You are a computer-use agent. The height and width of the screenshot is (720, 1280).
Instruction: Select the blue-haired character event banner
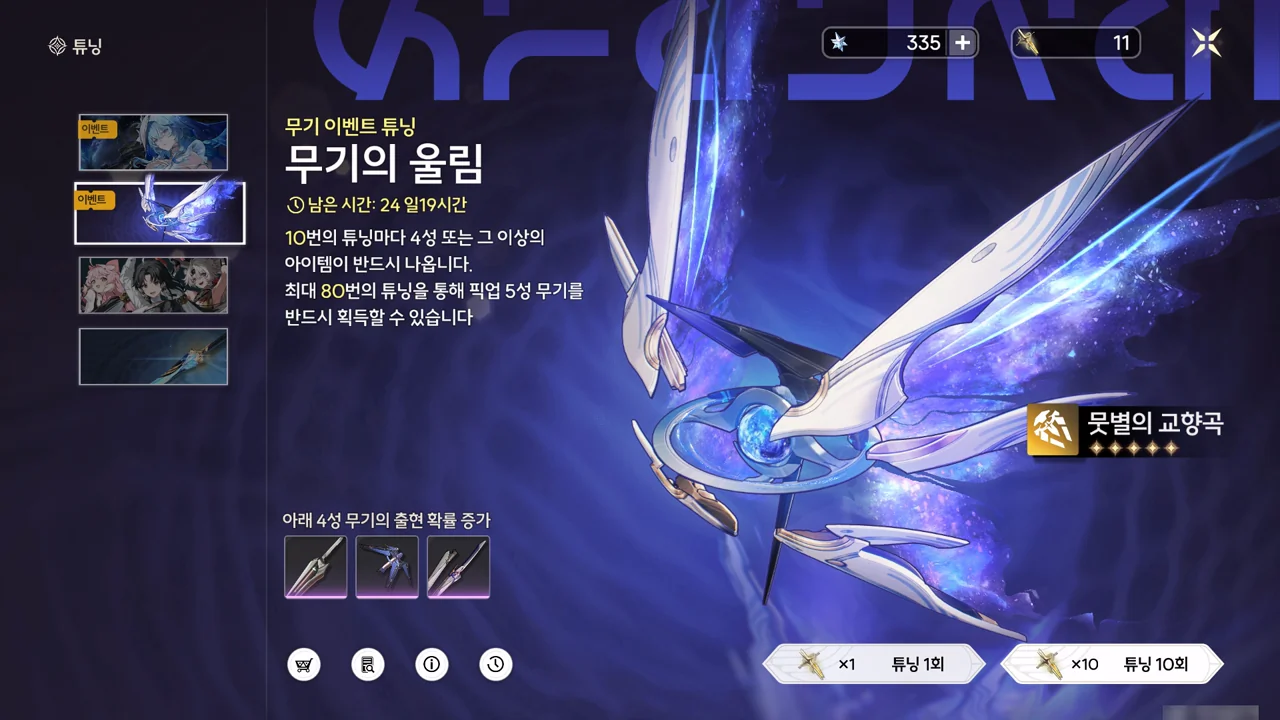(x=153, y=142)
